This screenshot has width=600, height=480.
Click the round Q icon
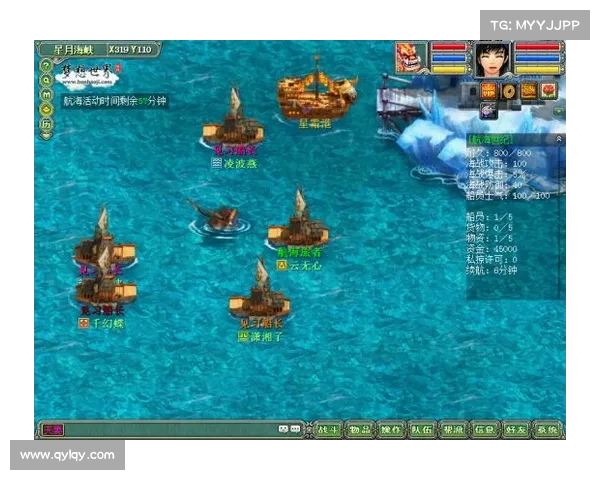(46, 80)
